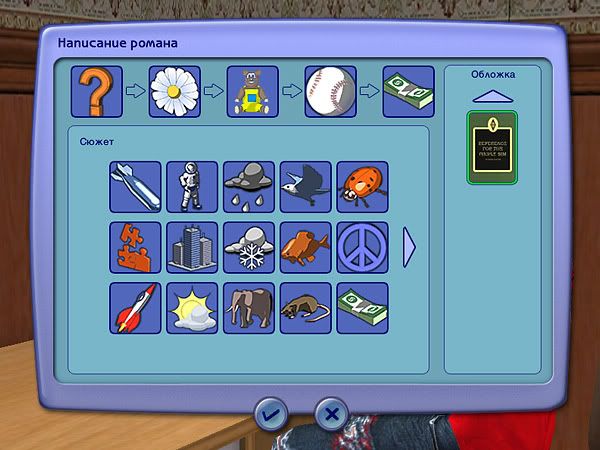This screenshot has height=450, width=600.
Task: Choose the orange puzzle pieces icon
Action: pos(134,246)
